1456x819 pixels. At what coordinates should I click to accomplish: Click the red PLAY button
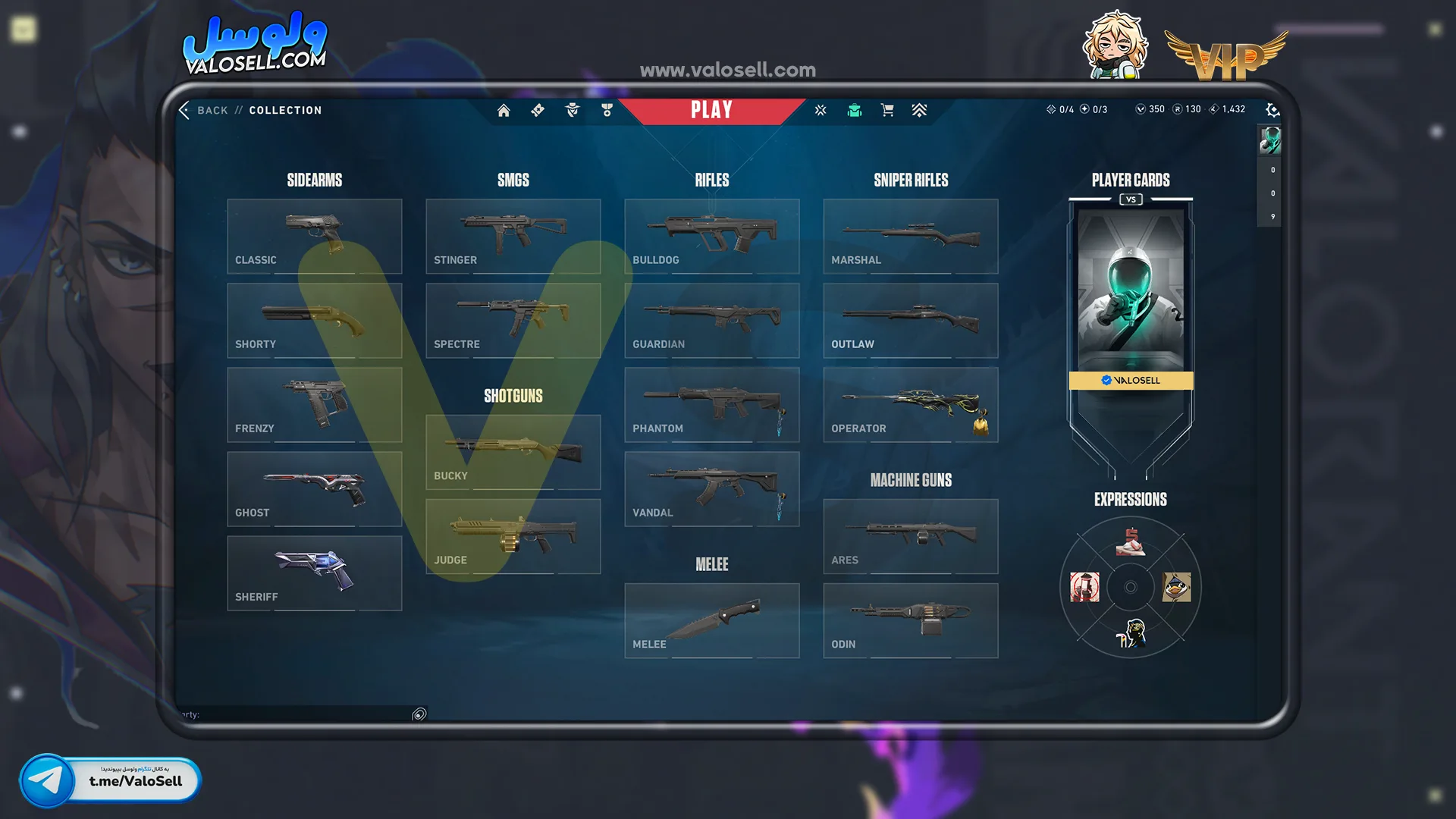(x=711, y=111)
